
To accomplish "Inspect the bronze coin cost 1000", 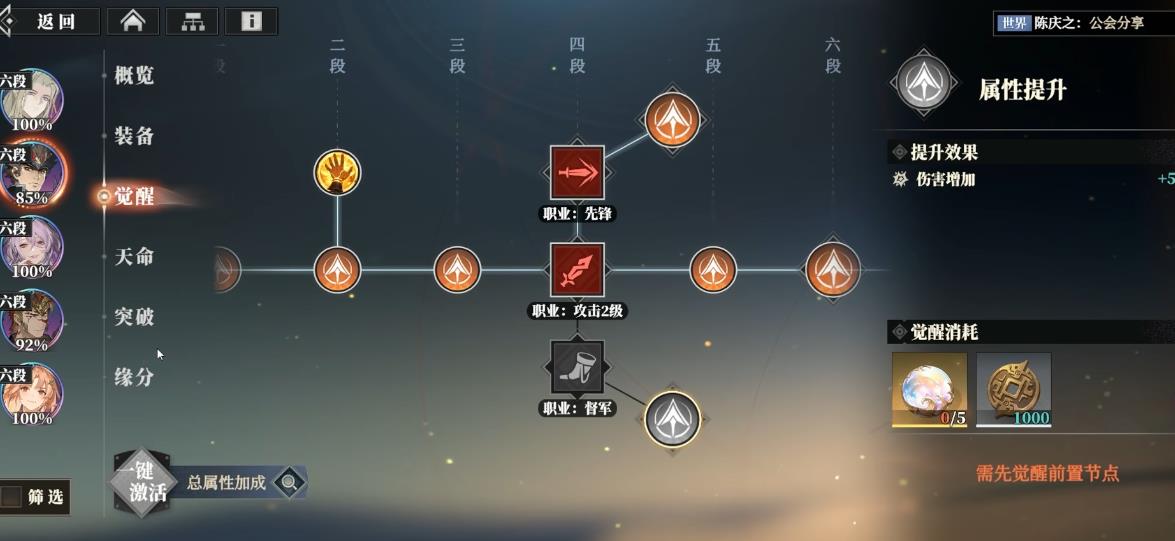I will (1014, 389).
